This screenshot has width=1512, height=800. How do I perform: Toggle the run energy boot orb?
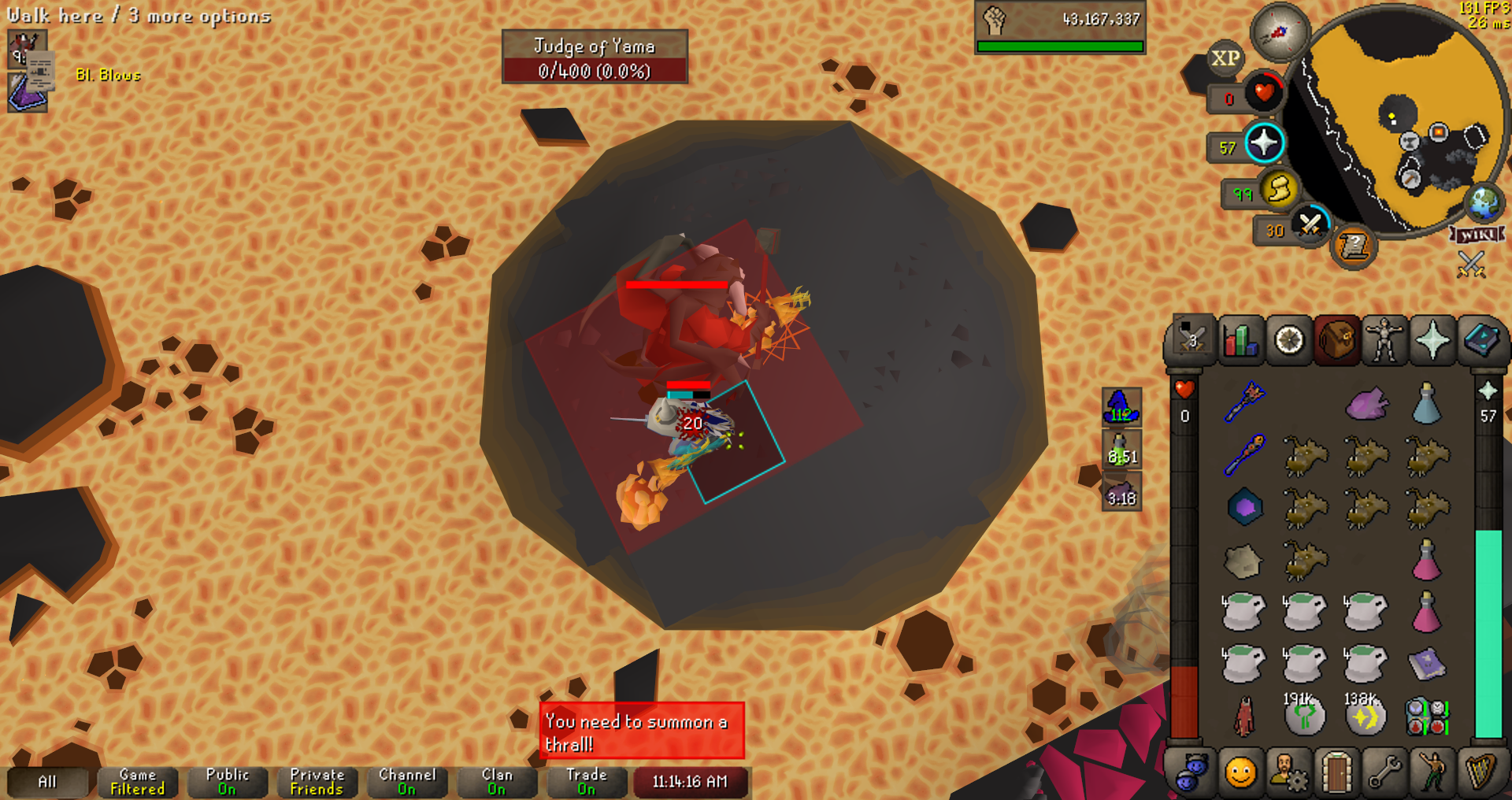1279,190
